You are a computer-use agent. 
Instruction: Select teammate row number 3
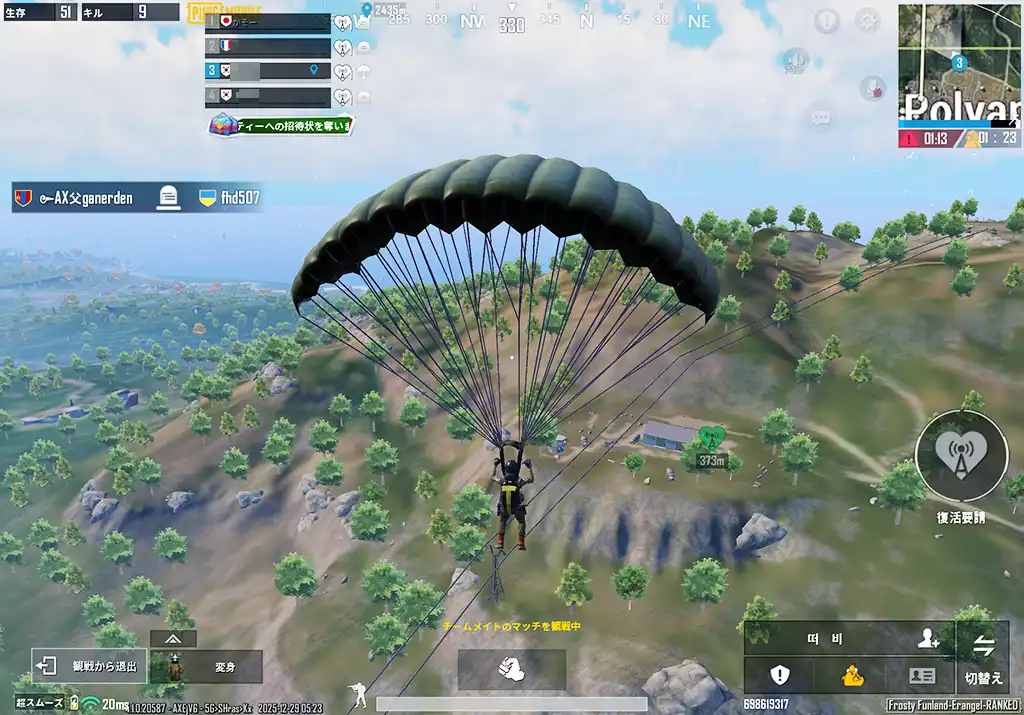[268, 71]
